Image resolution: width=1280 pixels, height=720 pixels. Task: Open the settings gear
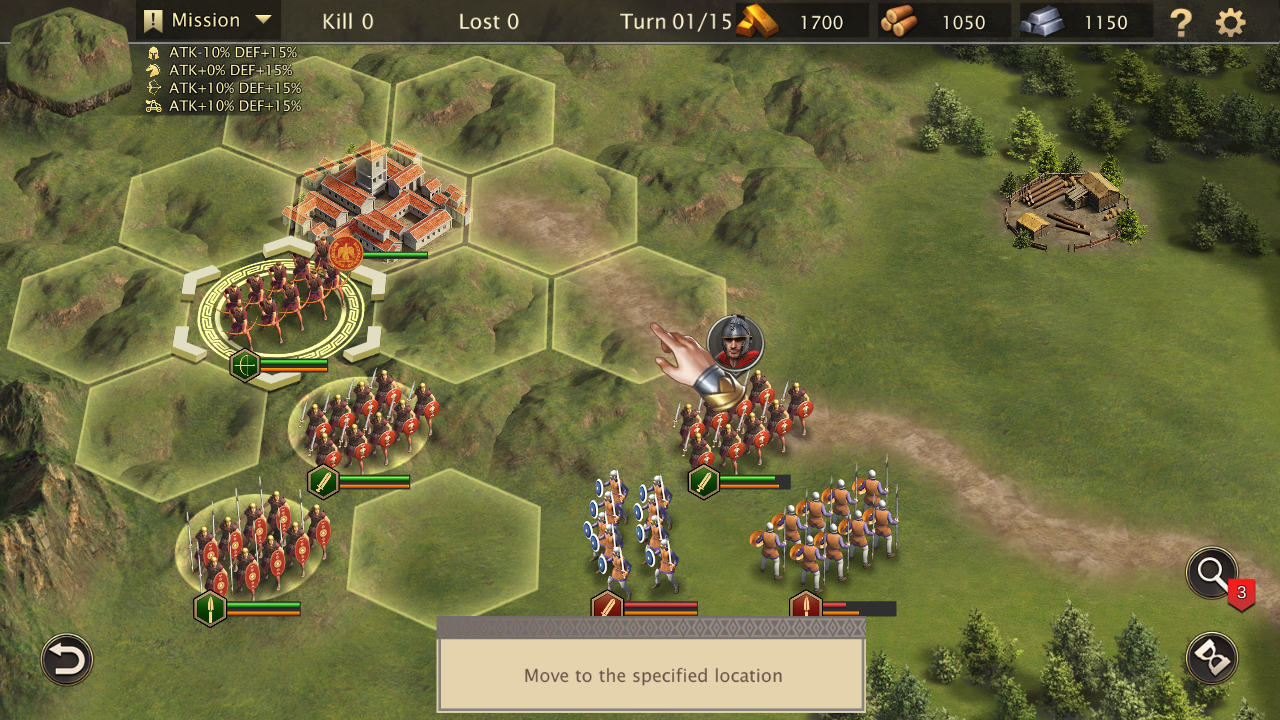pos(1231,22)
